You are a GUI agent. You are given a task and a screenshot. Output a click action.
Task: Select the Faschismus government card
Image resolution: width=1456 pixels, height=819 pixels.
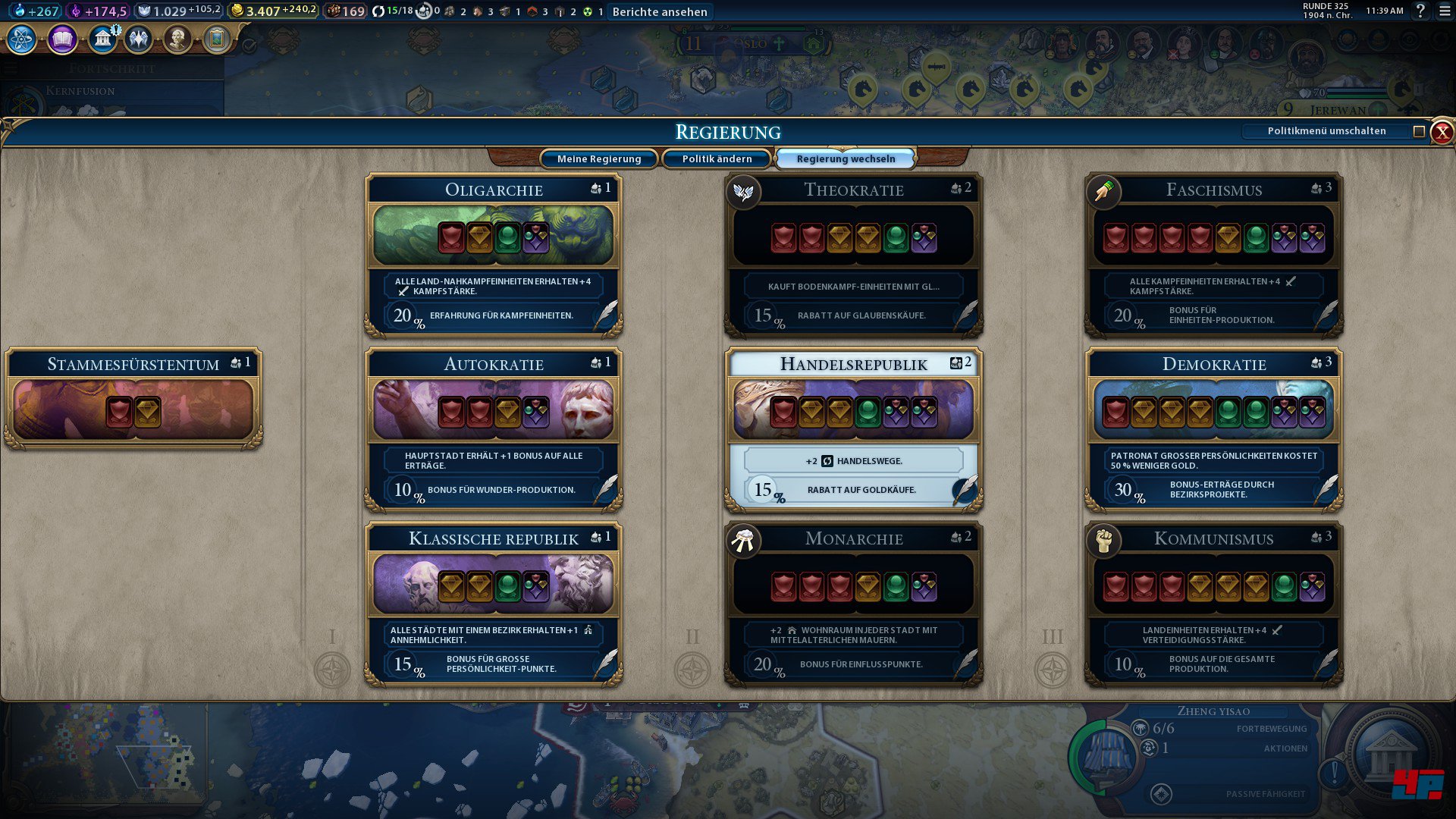(1214, 254)
